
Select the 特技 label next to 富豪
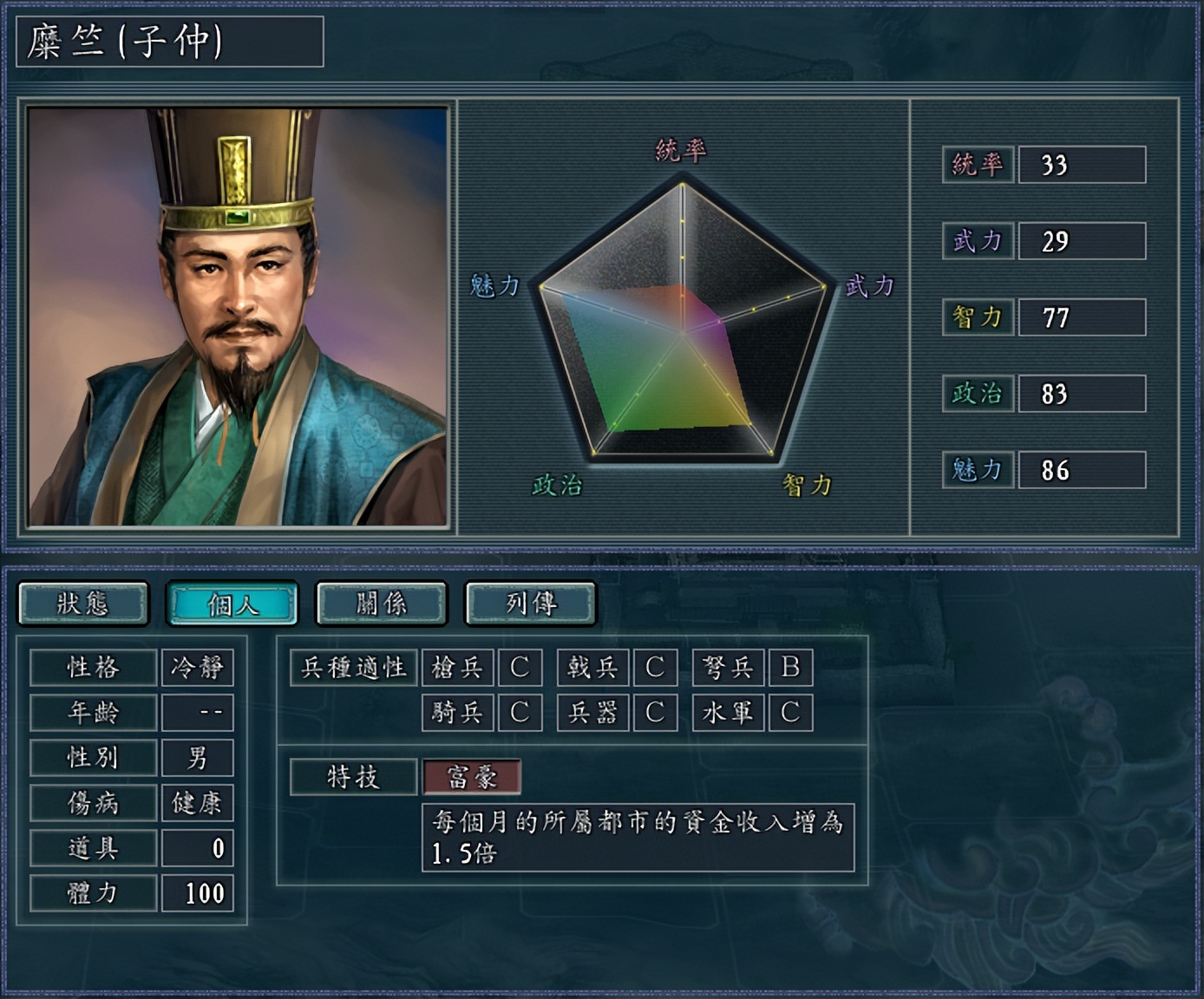pyautogui.click(x=352, y=777)
